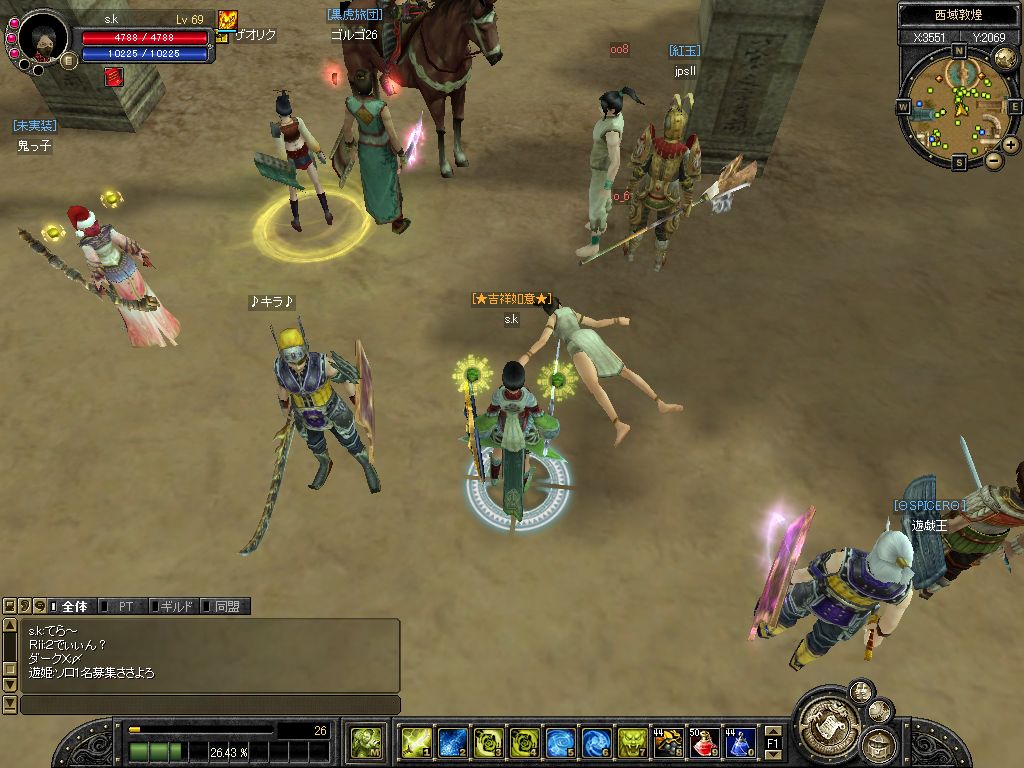Click the chat input field
The image size is (1024, 768).
pos(210,705)
